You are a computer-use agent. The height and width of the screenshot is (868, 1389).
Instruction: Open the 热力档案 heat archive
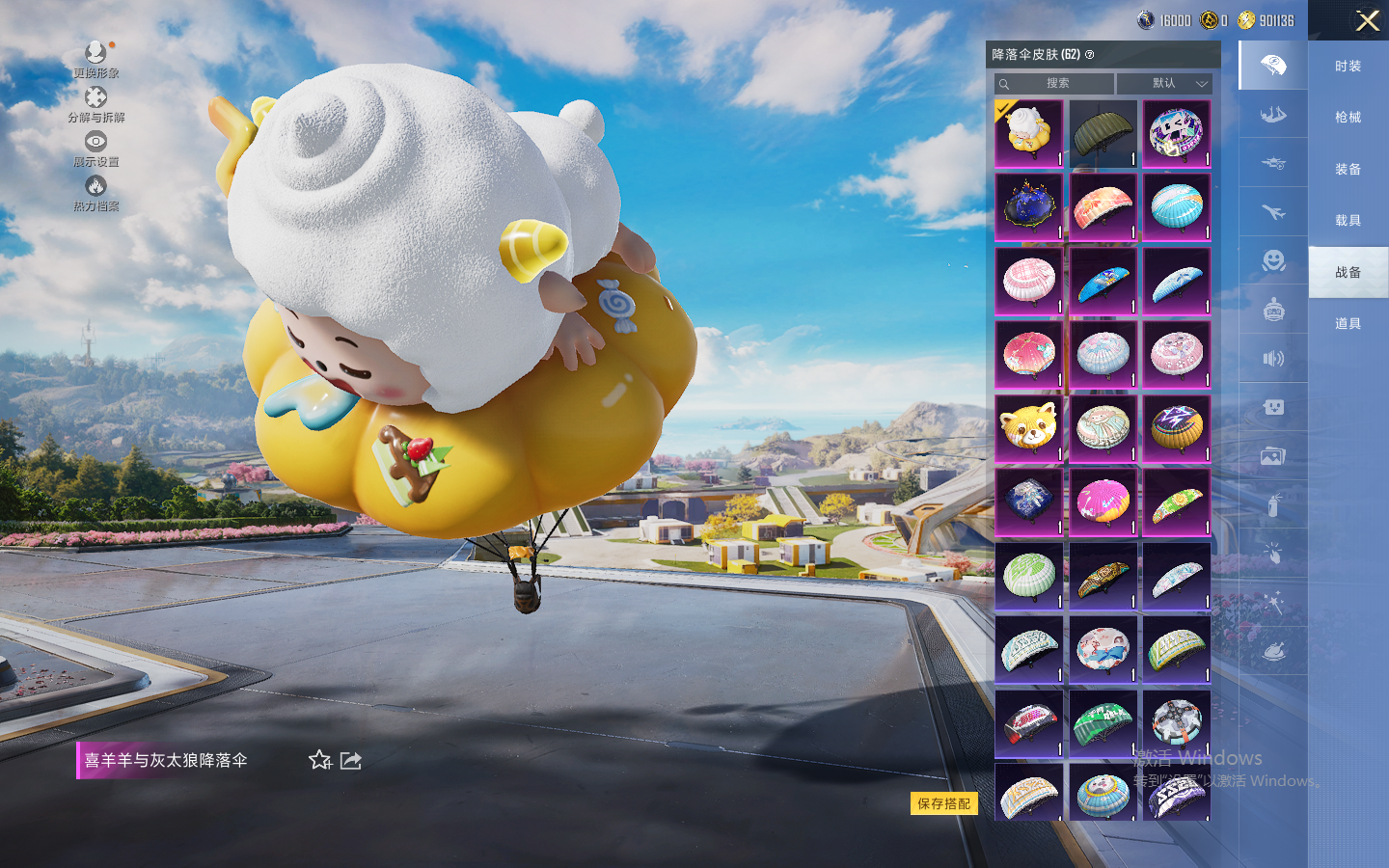pyautogui.click(x=95, y=193)
